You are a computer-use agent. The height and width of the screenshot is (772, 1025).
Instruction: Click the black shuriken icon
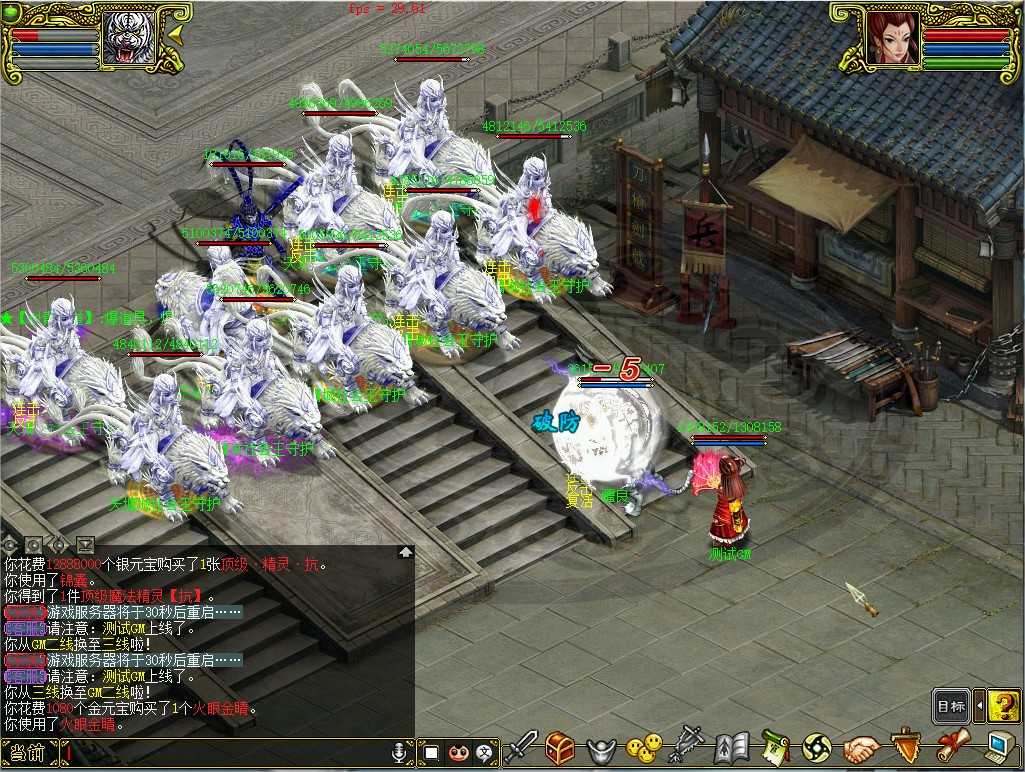pyautogui.click(x=817, y=747)
